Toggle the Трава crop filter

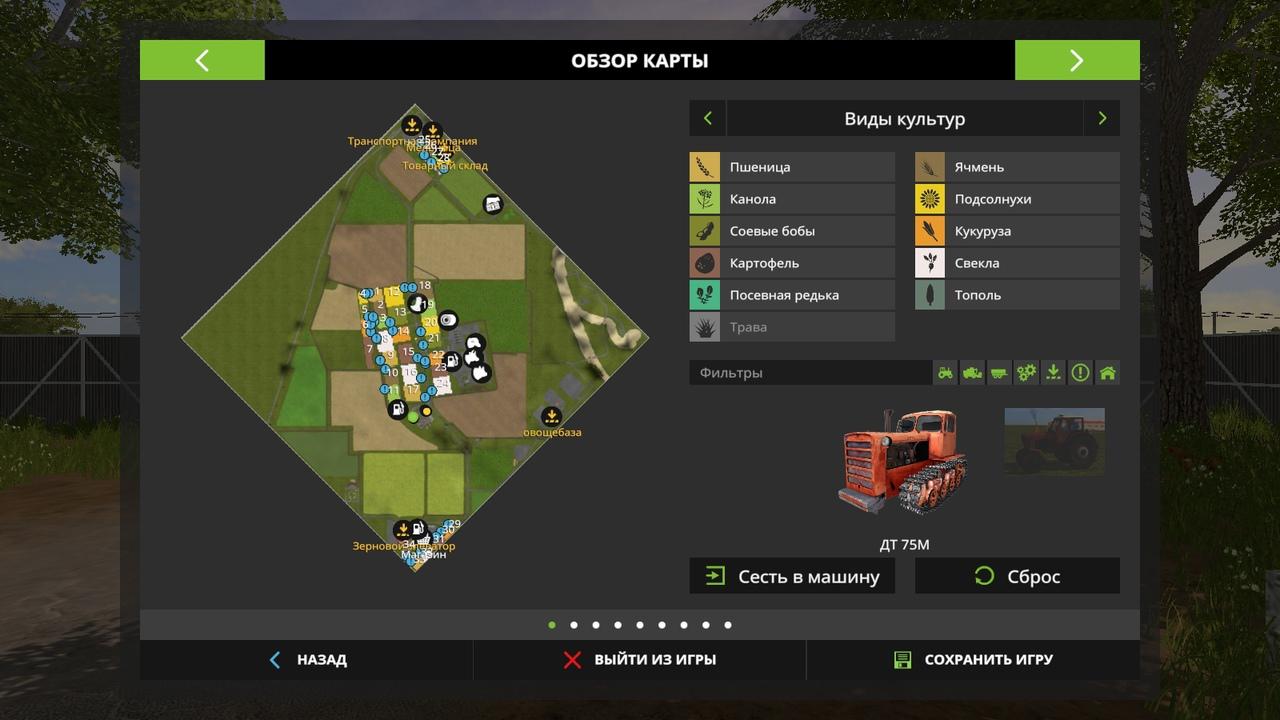792,327
